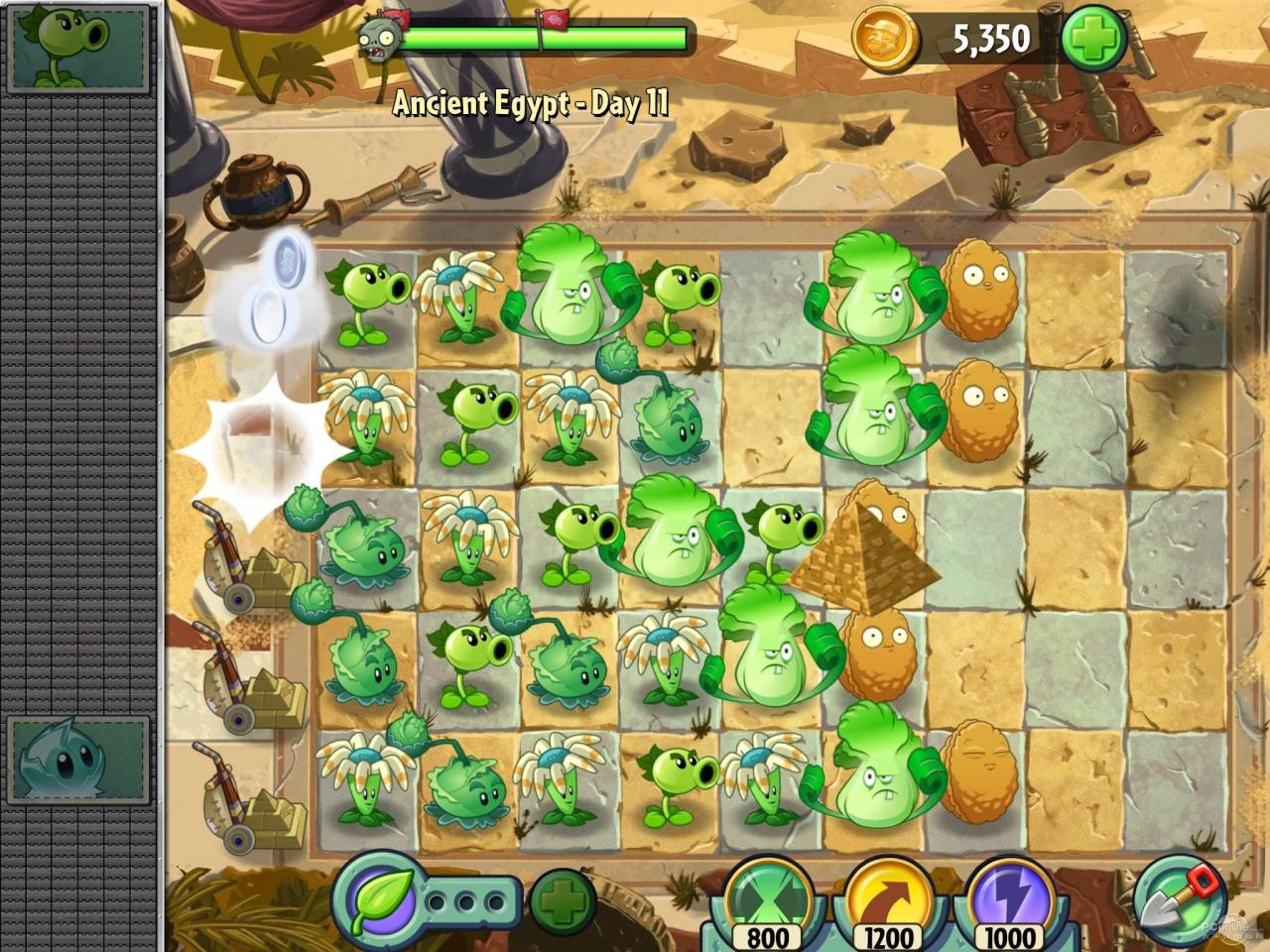Buy extra Plant Food via plus icon
This screenshot has height=952, width=1270.
pyautogui.click(x=562, y=902)
